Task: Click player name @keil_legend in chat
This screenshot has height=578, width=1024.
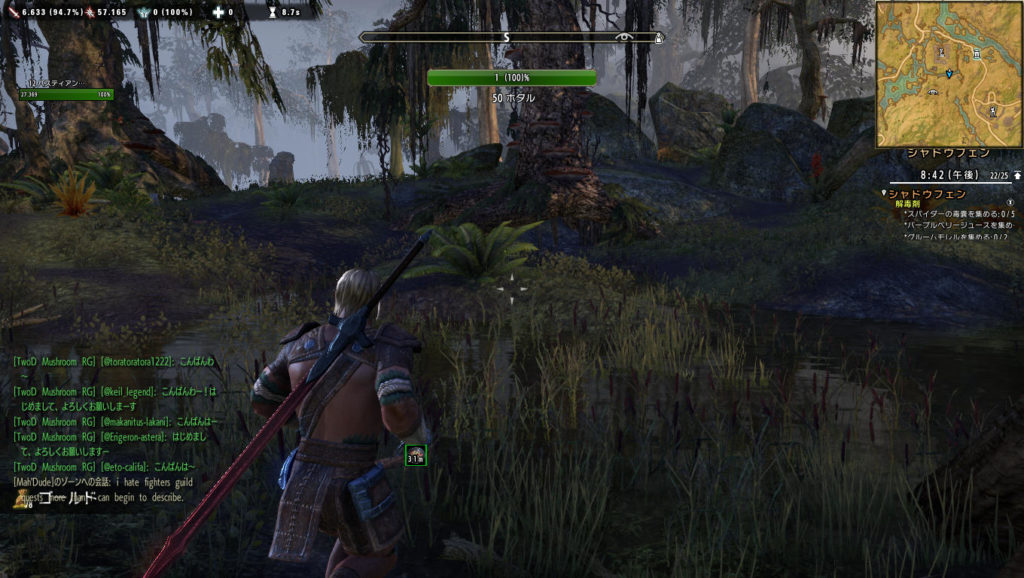Action: pos(127,391)
